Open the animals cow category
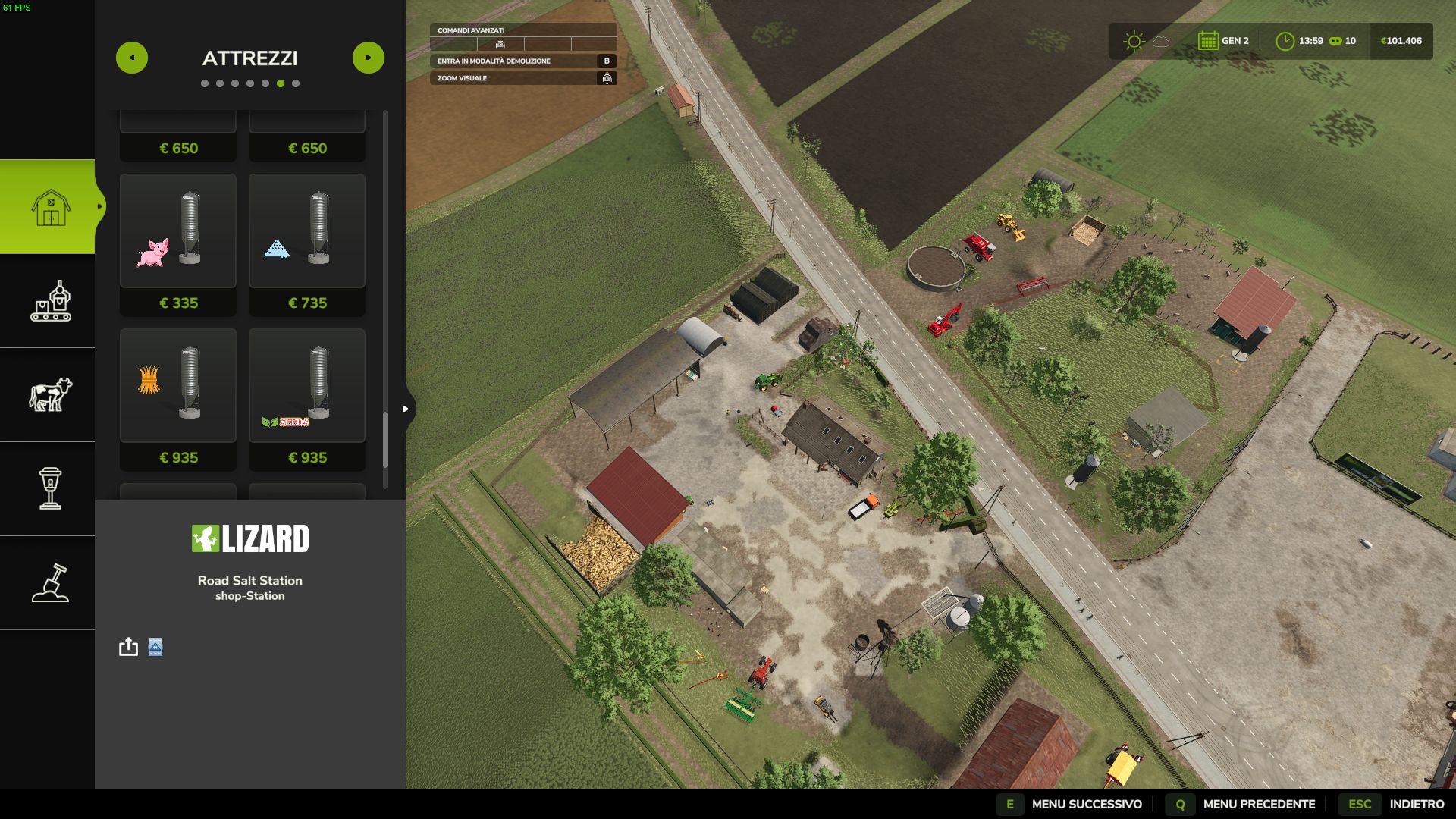This screenshot has height=819, width=1456. (x=50, y=395)
